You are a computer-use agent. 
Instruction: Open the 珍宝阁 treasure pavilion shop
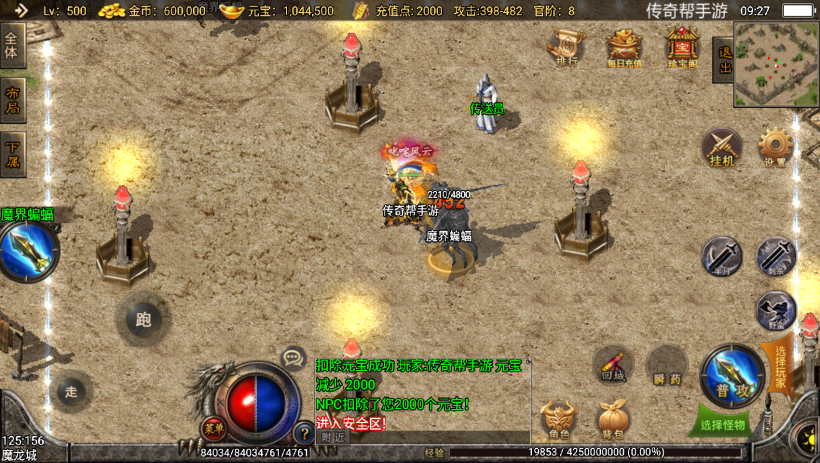point(683,46)
